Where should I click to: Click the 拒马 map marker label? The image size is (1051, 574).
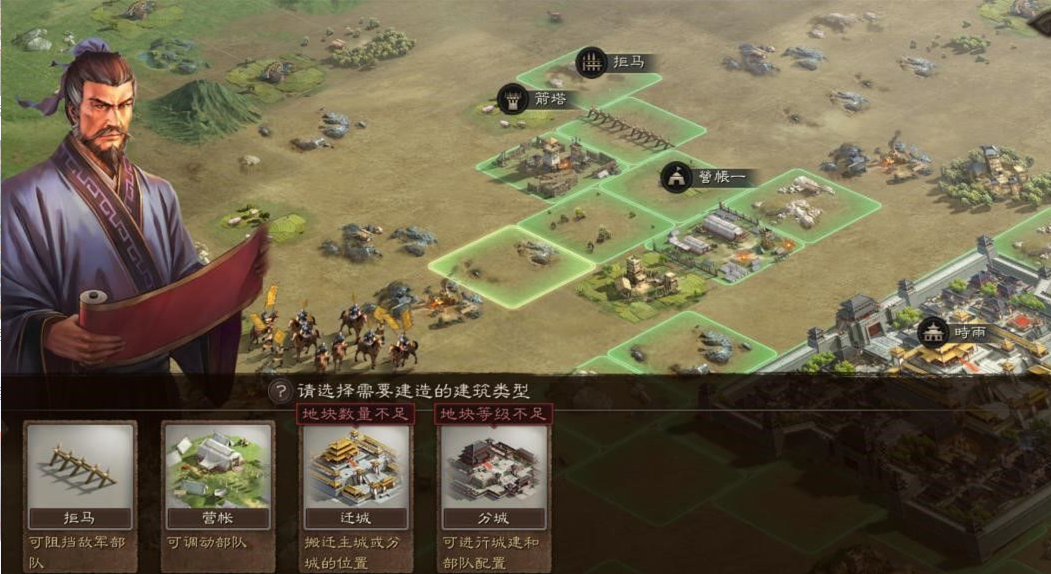point(616,63)
